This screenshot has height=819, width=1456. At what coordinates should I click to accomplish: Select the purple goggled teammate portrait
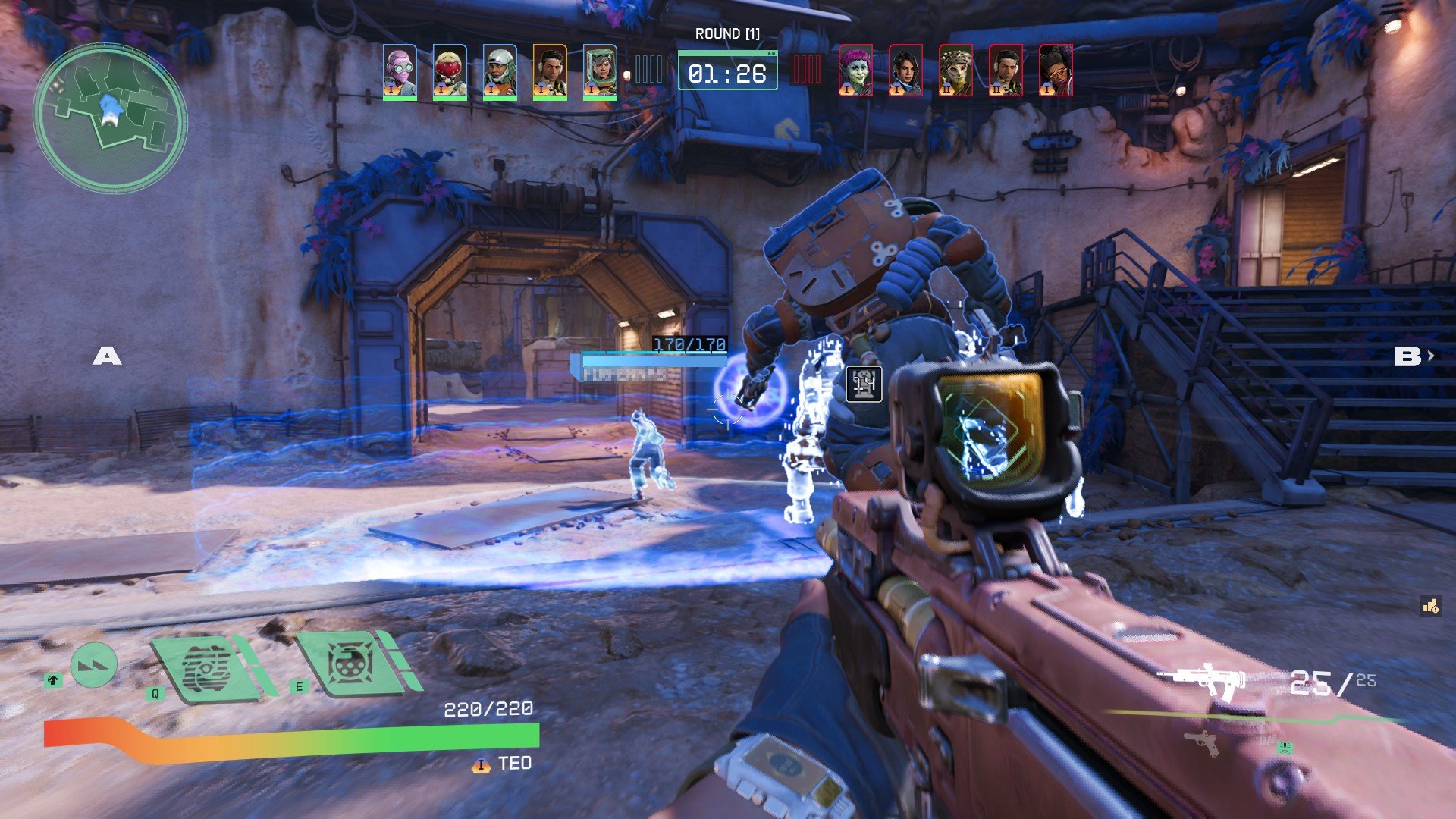[x=400, y=71]
